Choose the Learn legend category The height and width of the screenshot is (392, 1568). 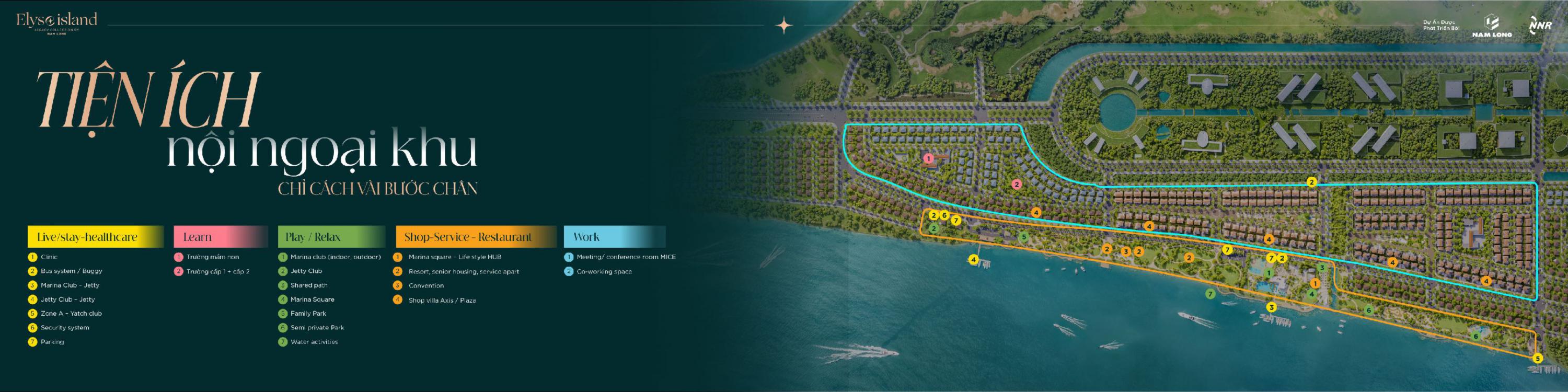pyautogui.click(x=221, y=237)
